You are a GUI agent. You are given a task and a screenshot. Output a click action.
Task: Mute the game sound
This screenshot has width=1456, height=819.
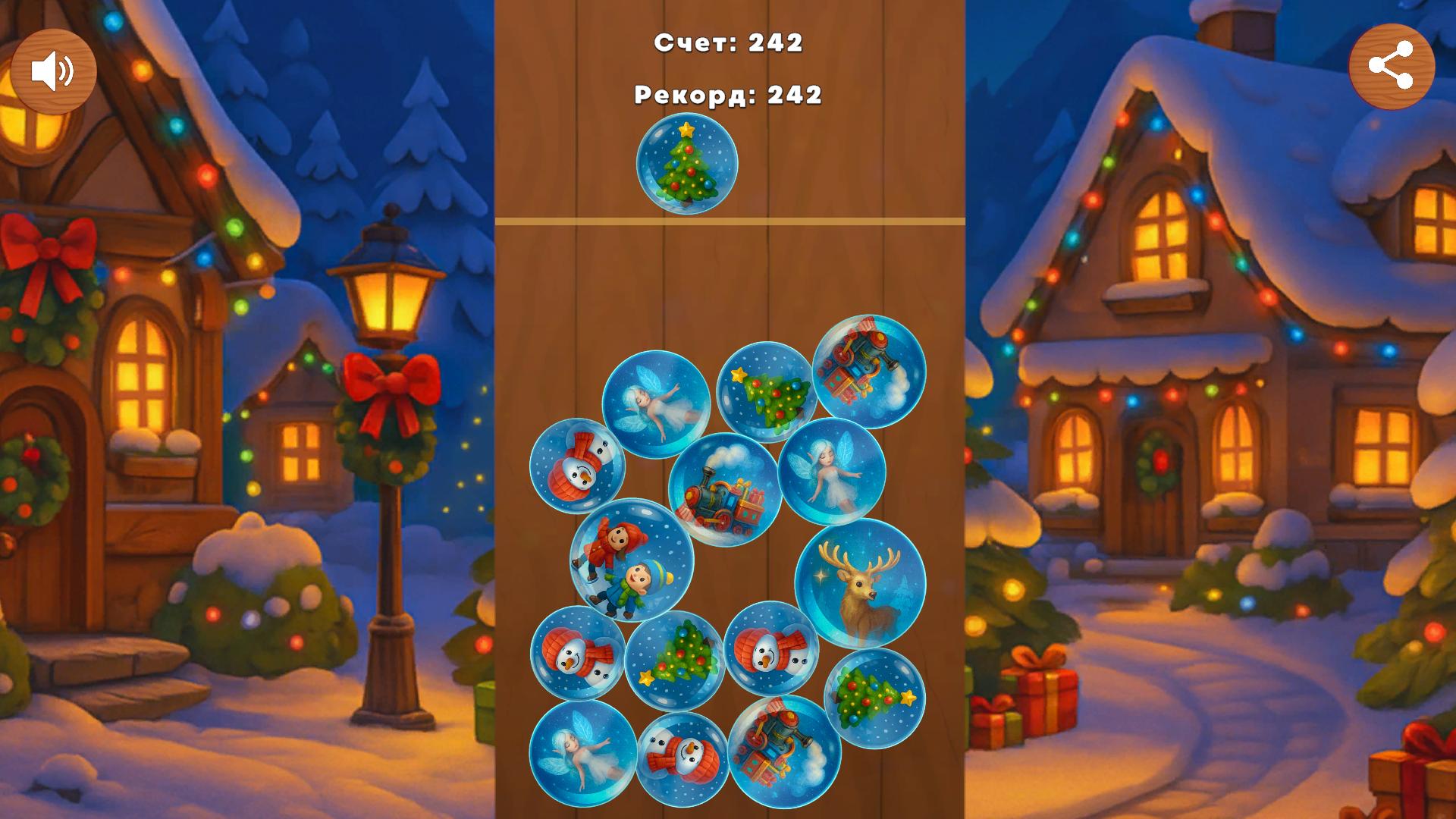point(55,70)
